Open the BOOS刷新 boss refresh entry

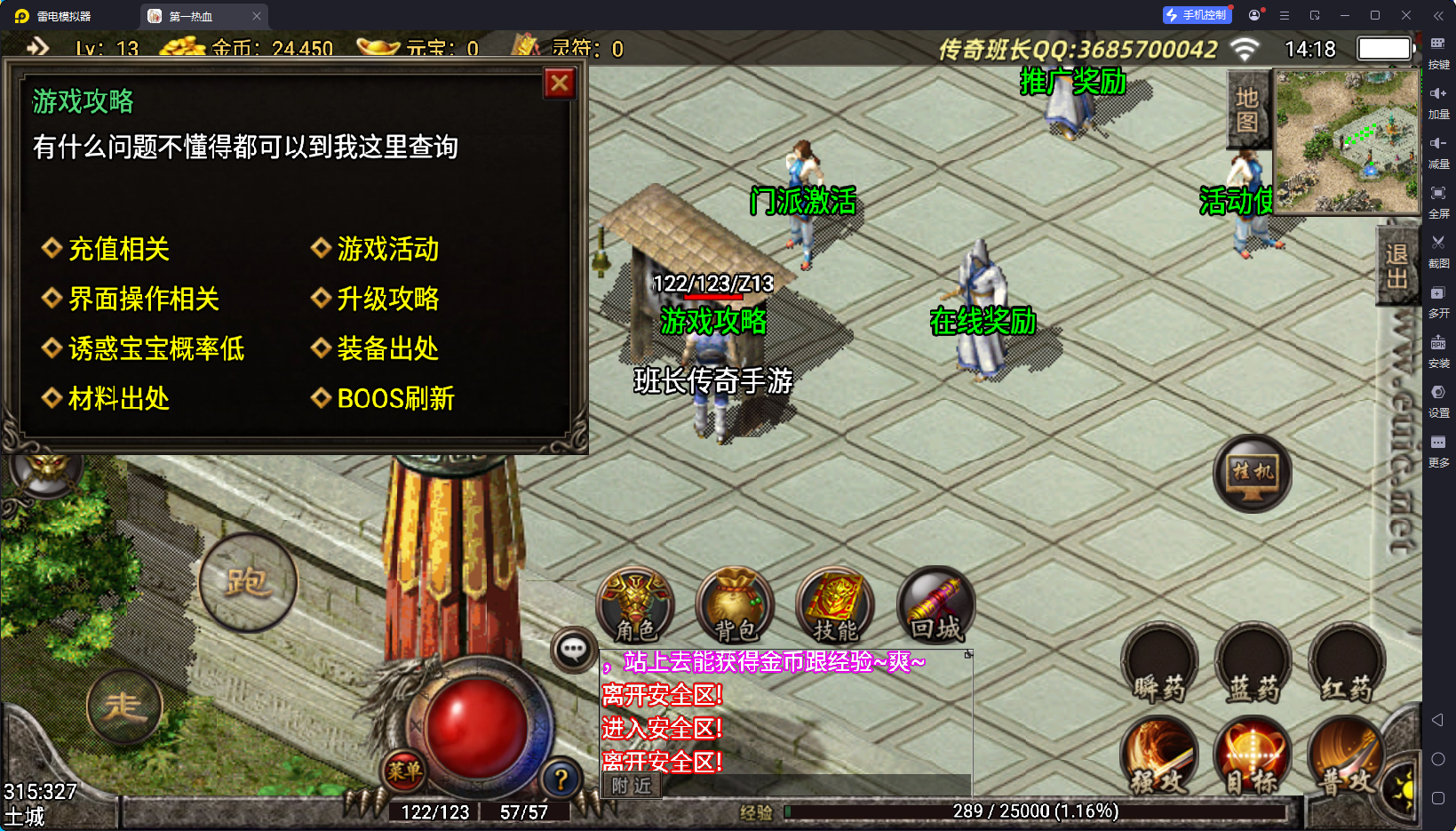pyautogui.click(x=394, y=398)
